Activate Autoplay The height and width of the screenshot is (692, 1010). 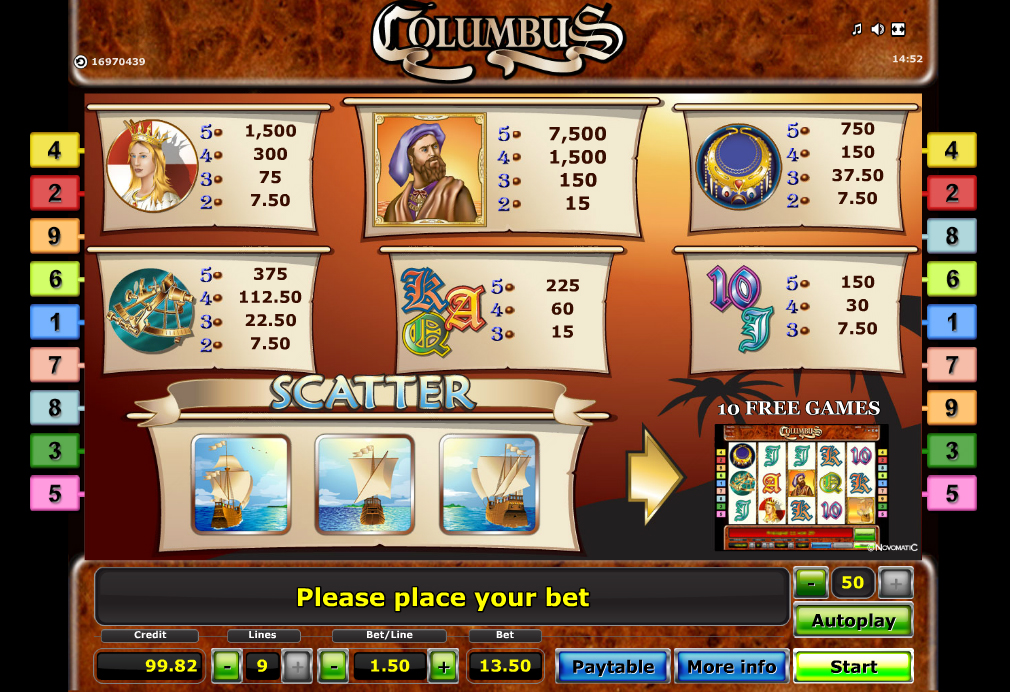point(853,620)
